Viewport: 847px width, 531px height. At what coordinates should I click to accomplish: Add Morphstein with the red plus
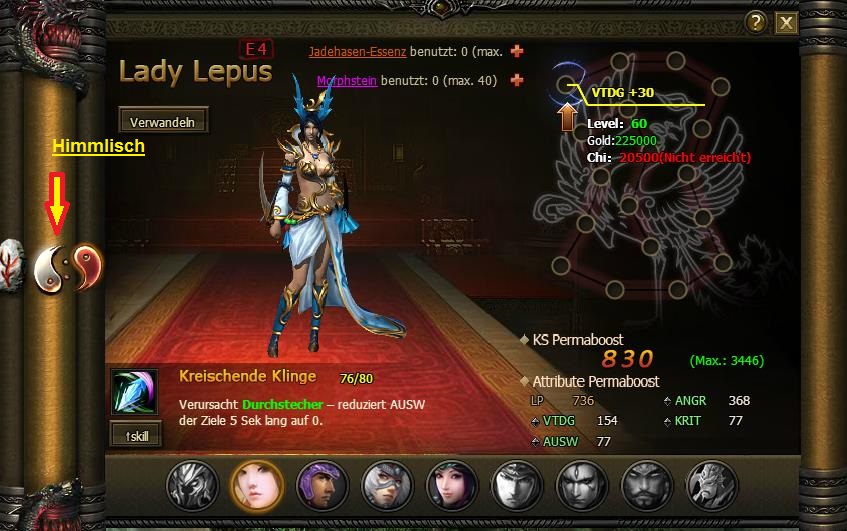[x=517, y=80]
